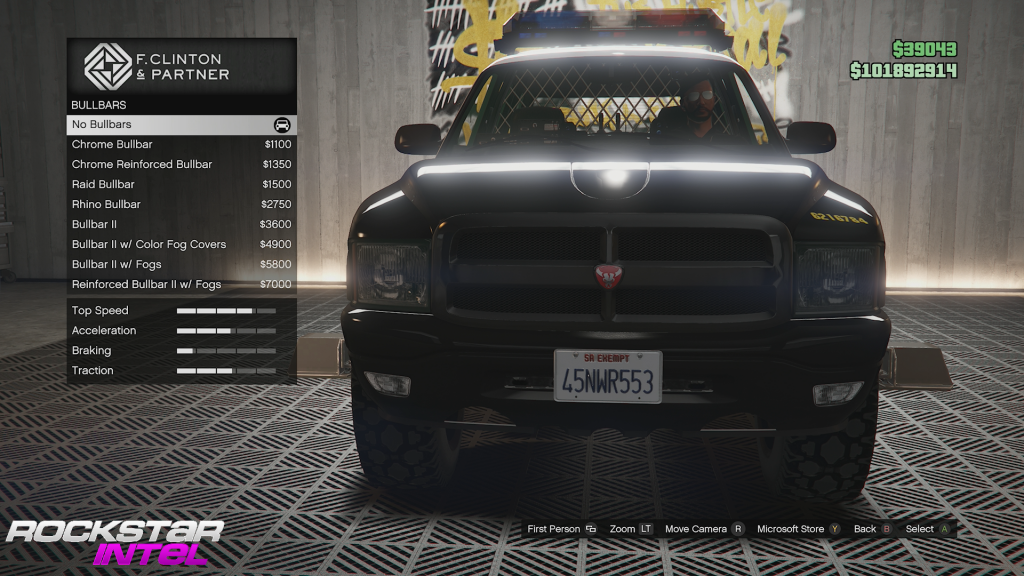Pick the Chrome Reinforced Bullbar entry
Viewport: 1024px width, 576px height.
181,165
